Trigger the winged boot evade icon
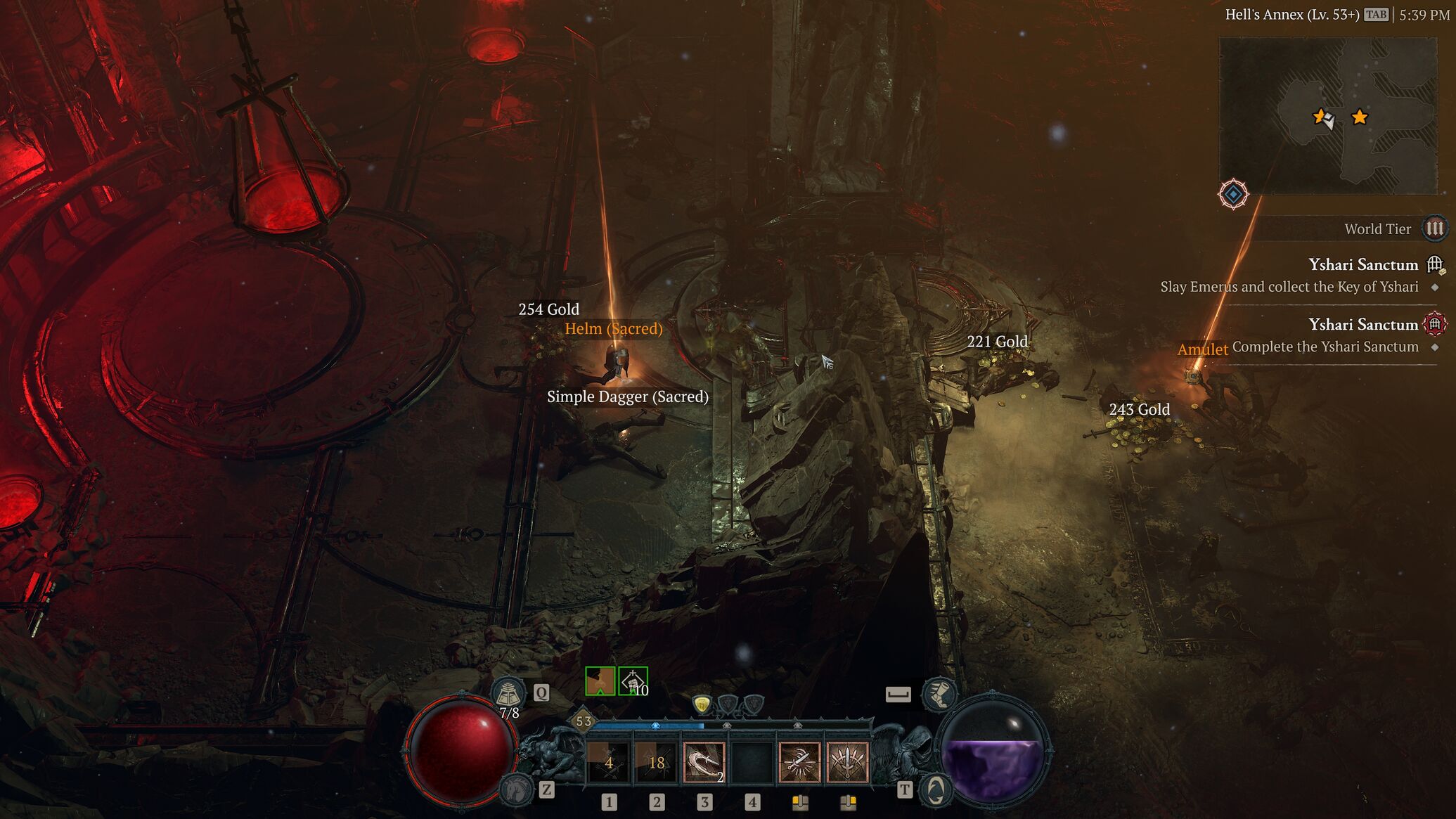 click(x=938, y=694)
